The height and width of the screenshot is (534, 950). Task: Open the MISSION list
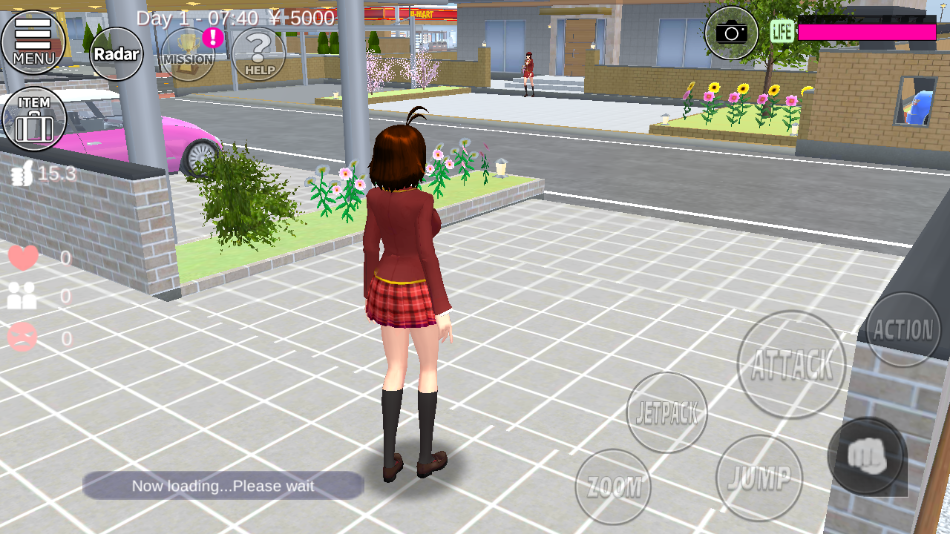187,53
